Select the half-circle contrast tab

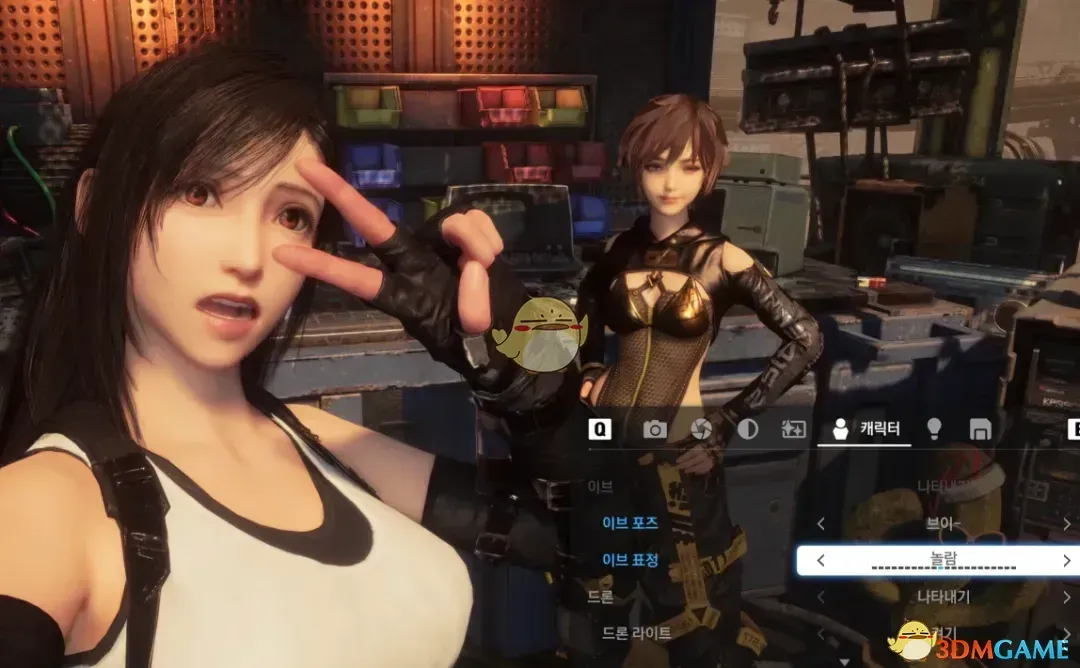click(747, 429)
